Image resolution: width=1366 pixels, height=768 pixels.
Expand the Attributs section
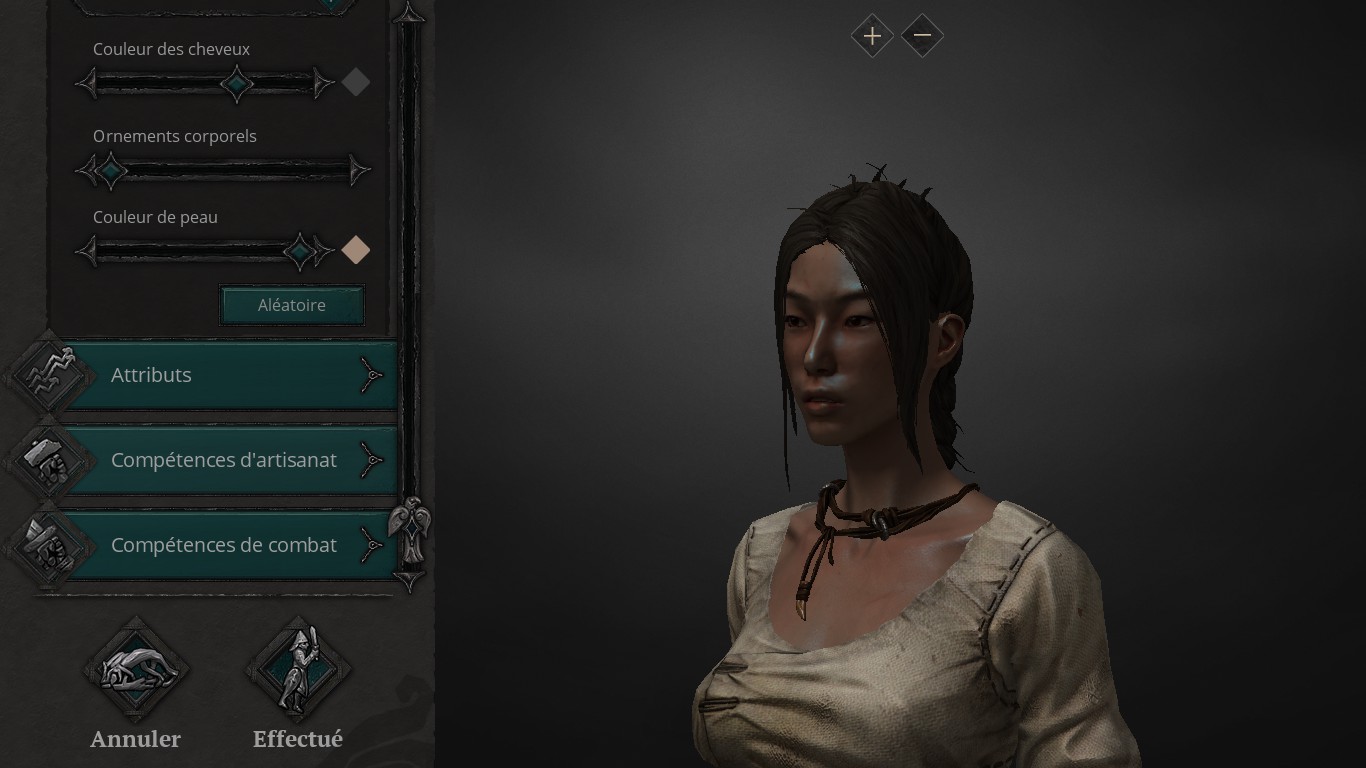point(230,375)
